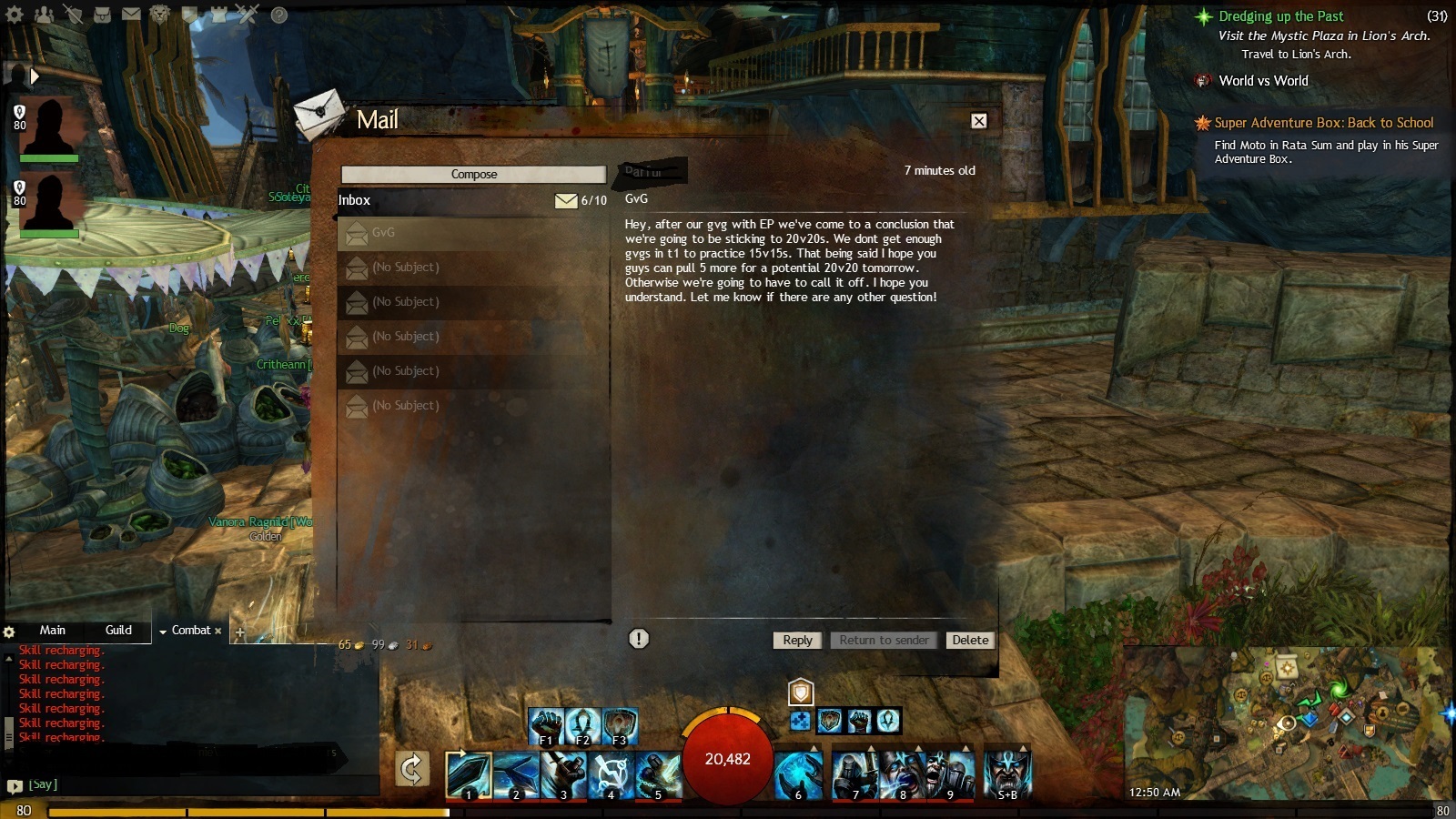
Task: Open the inventory bag icon
Action: click(103, 15)
